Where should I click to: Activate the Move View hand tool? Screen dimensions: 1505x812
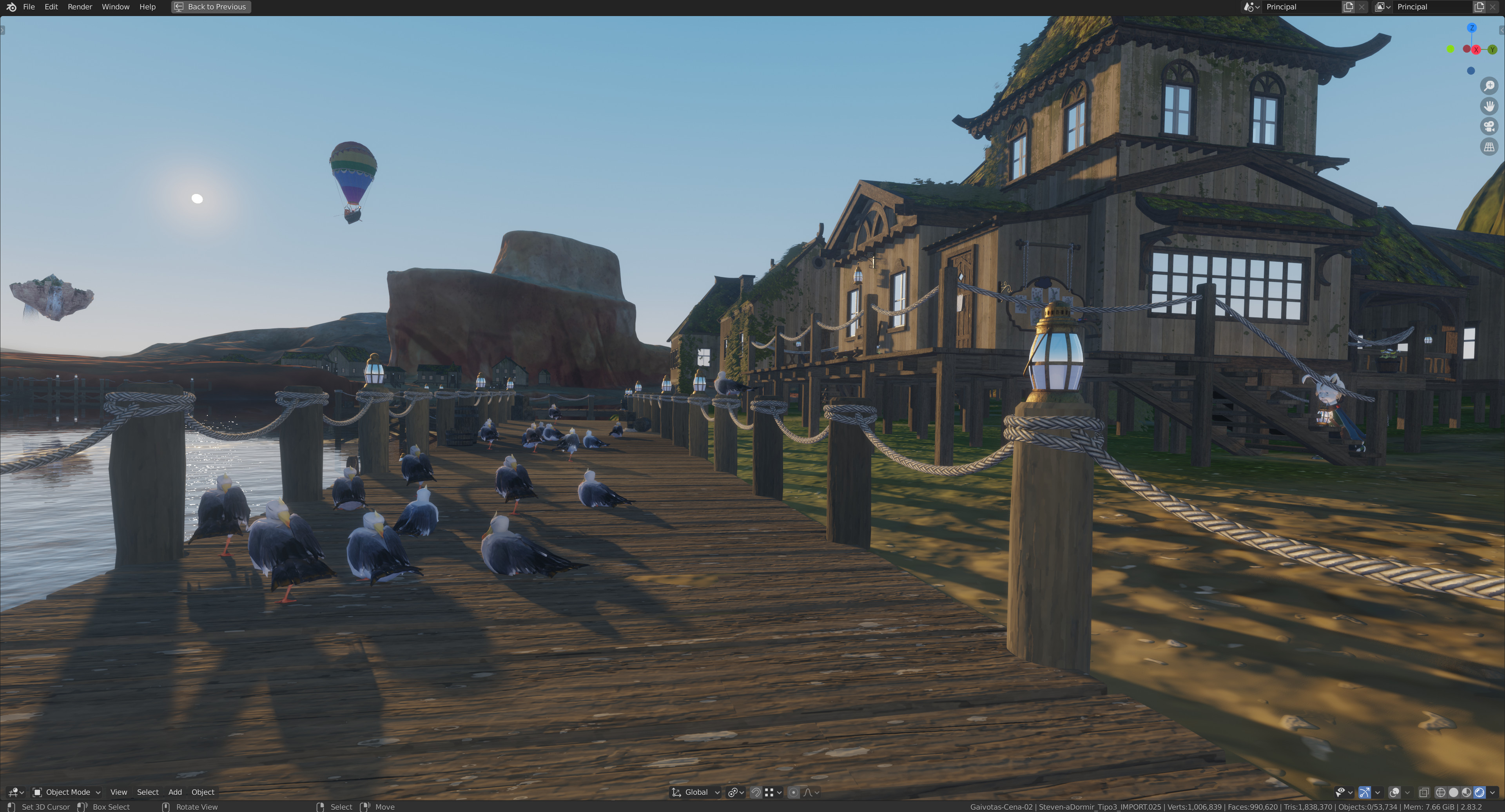click(x=1489, y=106)
